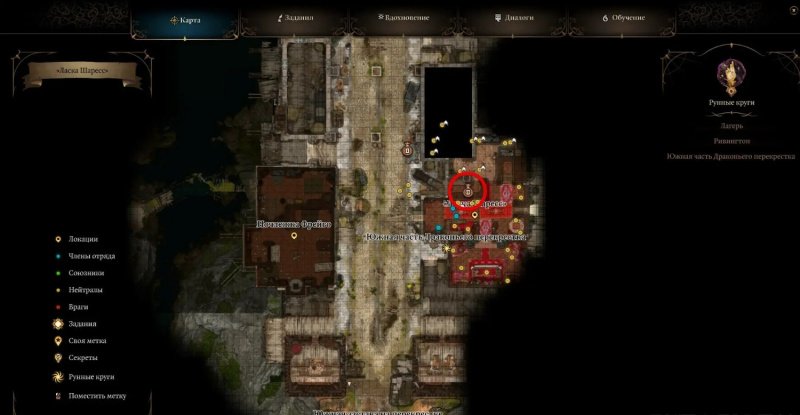The height and width of the screenshot is (415, 800).
Task: Open the Задания tab
Action: point(295,18)
